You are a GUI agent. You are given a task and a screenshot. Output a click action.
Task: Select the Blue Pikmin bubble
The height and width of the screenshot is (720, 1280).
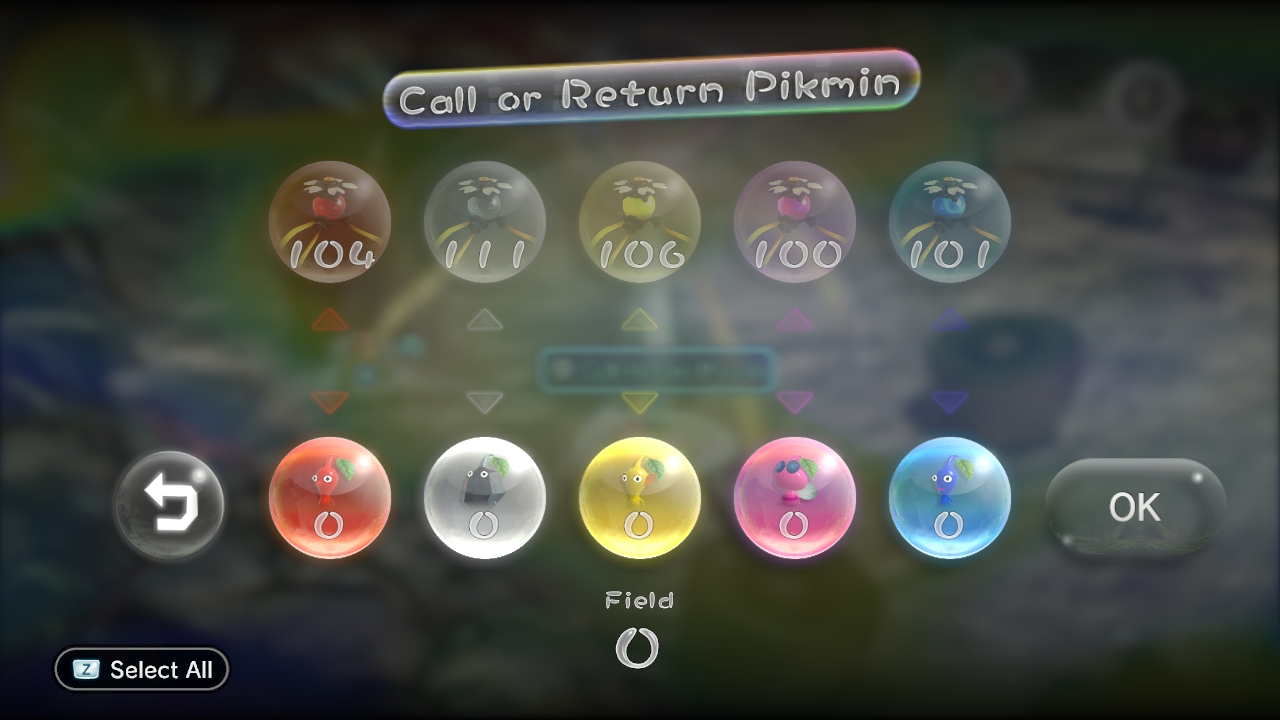click(950, 497)
